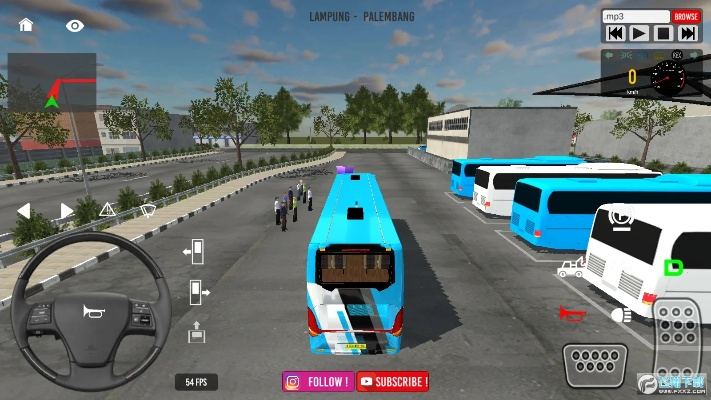The image size is (711, 400).
Task: Turn on the hazard warning lights
Action: coord(108,210)
